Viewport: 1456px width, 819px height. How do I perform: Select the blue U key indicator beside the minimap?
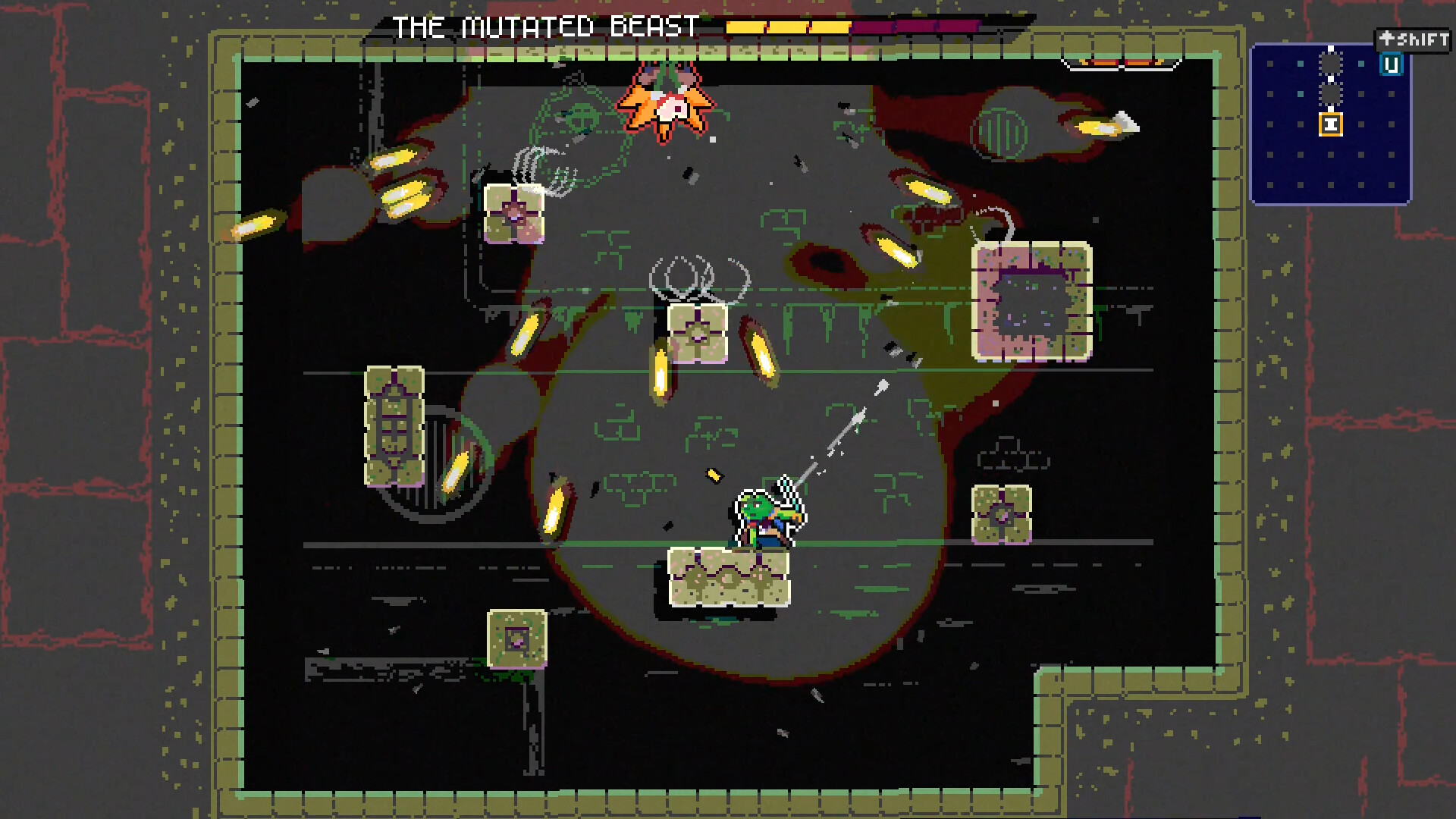point(1392,64)
